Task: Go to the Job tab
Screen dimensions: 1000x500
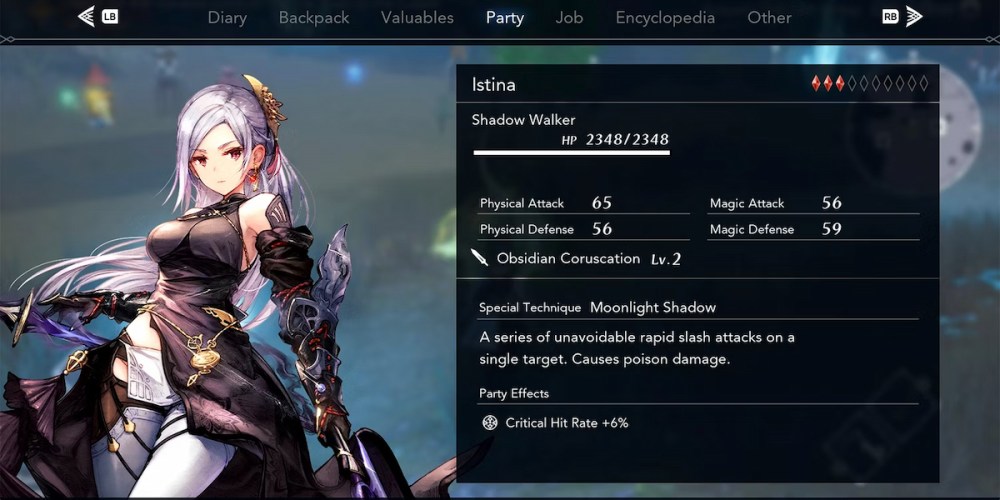Action: [569, 17]
